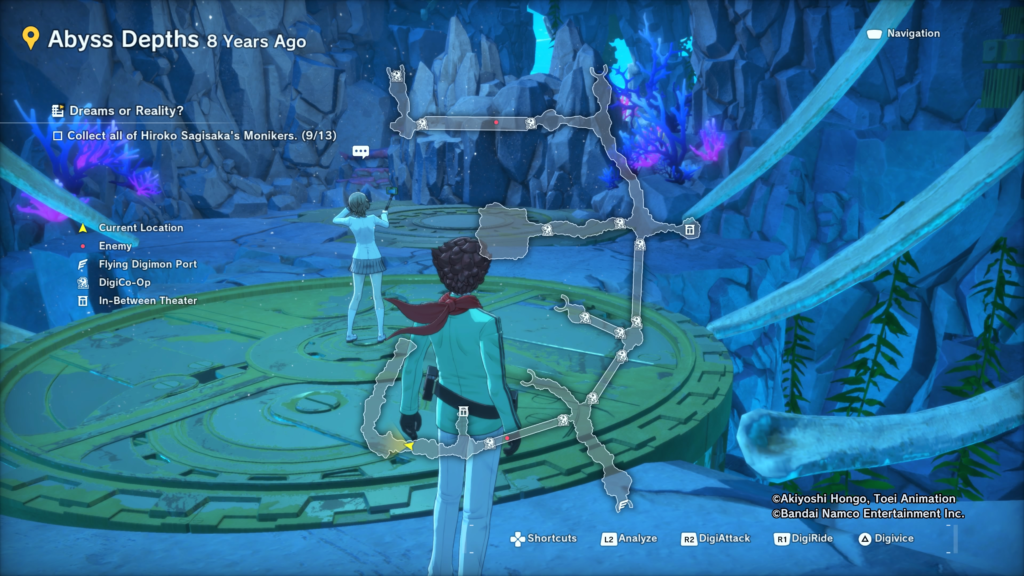Select the Flying Digimon Port legend entry
The width and height of the screenshot is (1024, 576).
(x=147, y=264)
